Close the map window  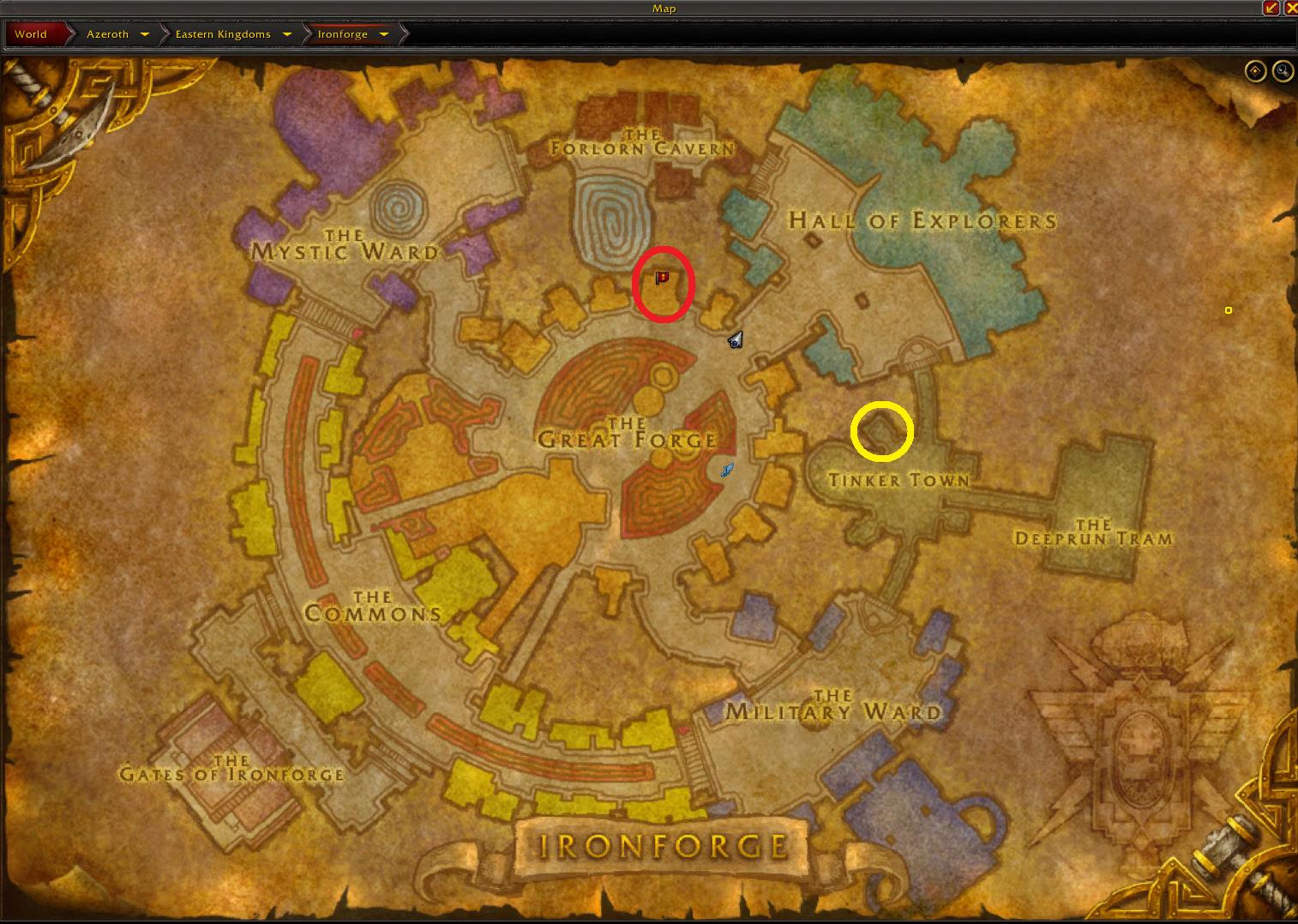[1289, 8]
